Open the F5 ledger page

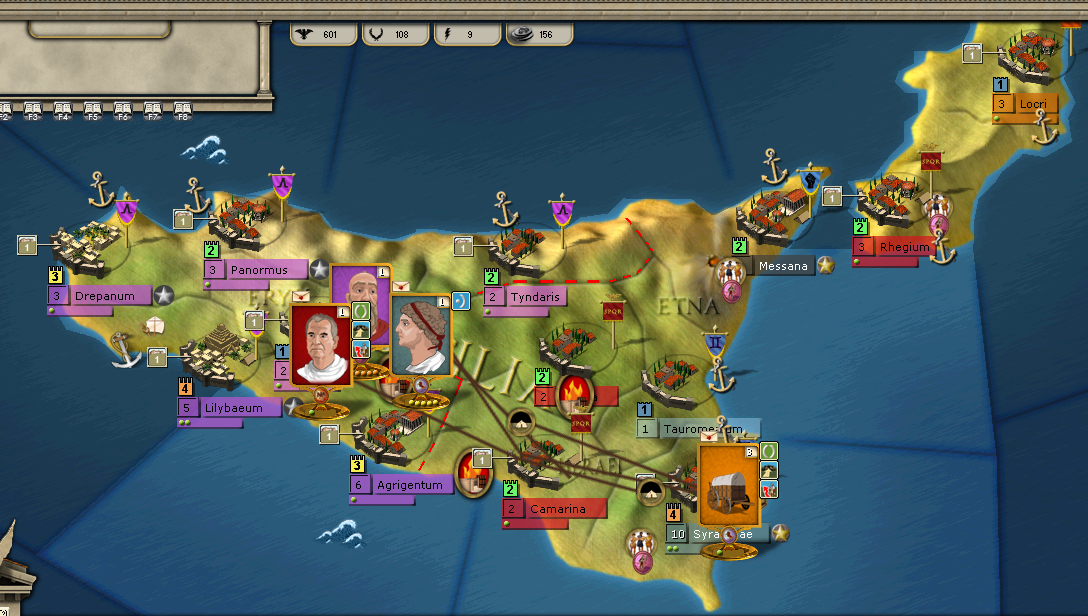(93, 108)
